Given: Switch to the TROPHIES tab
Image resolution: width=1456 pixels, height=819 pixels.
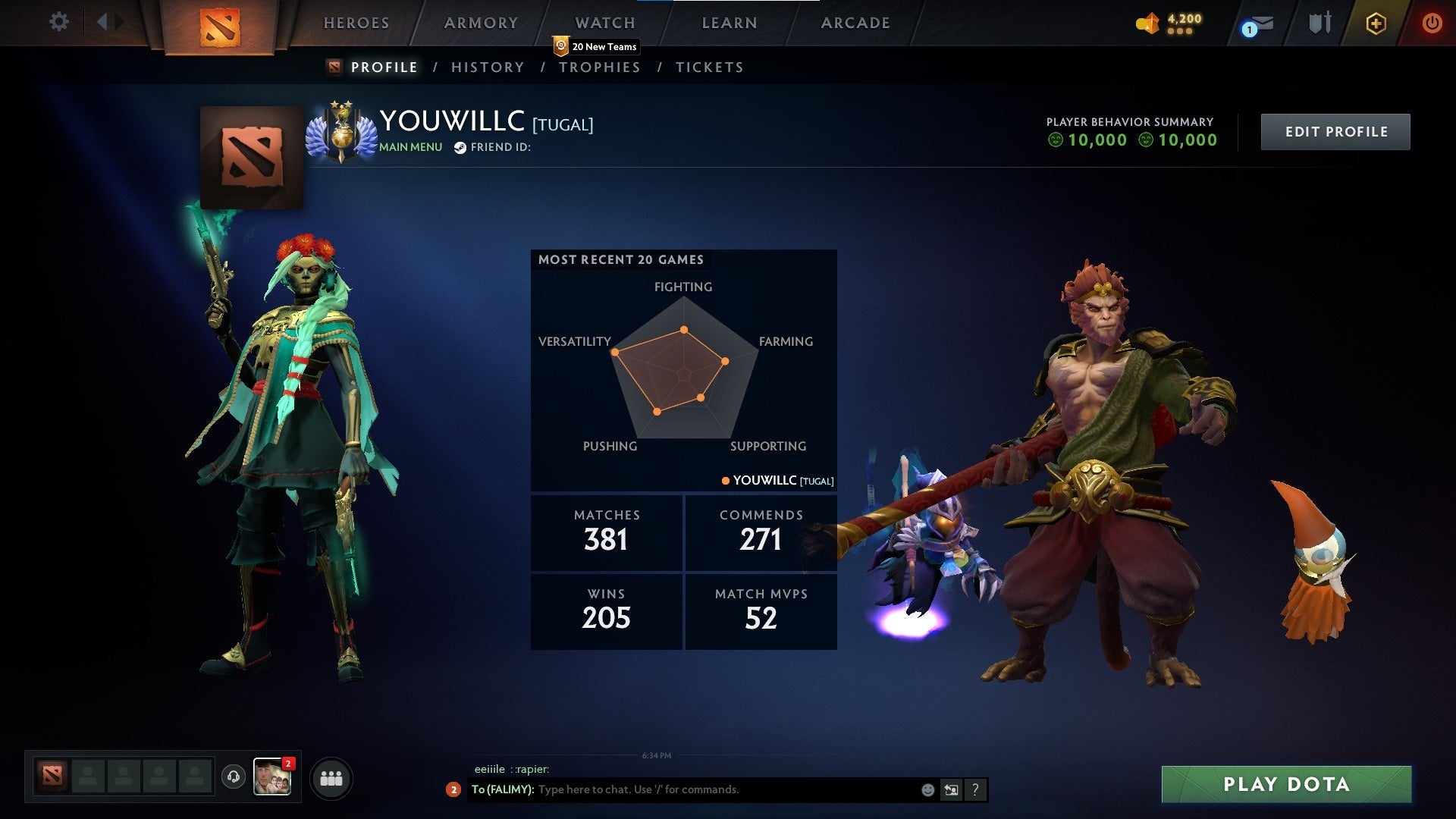Looking at the screenshot, I should tap(600, 67).
